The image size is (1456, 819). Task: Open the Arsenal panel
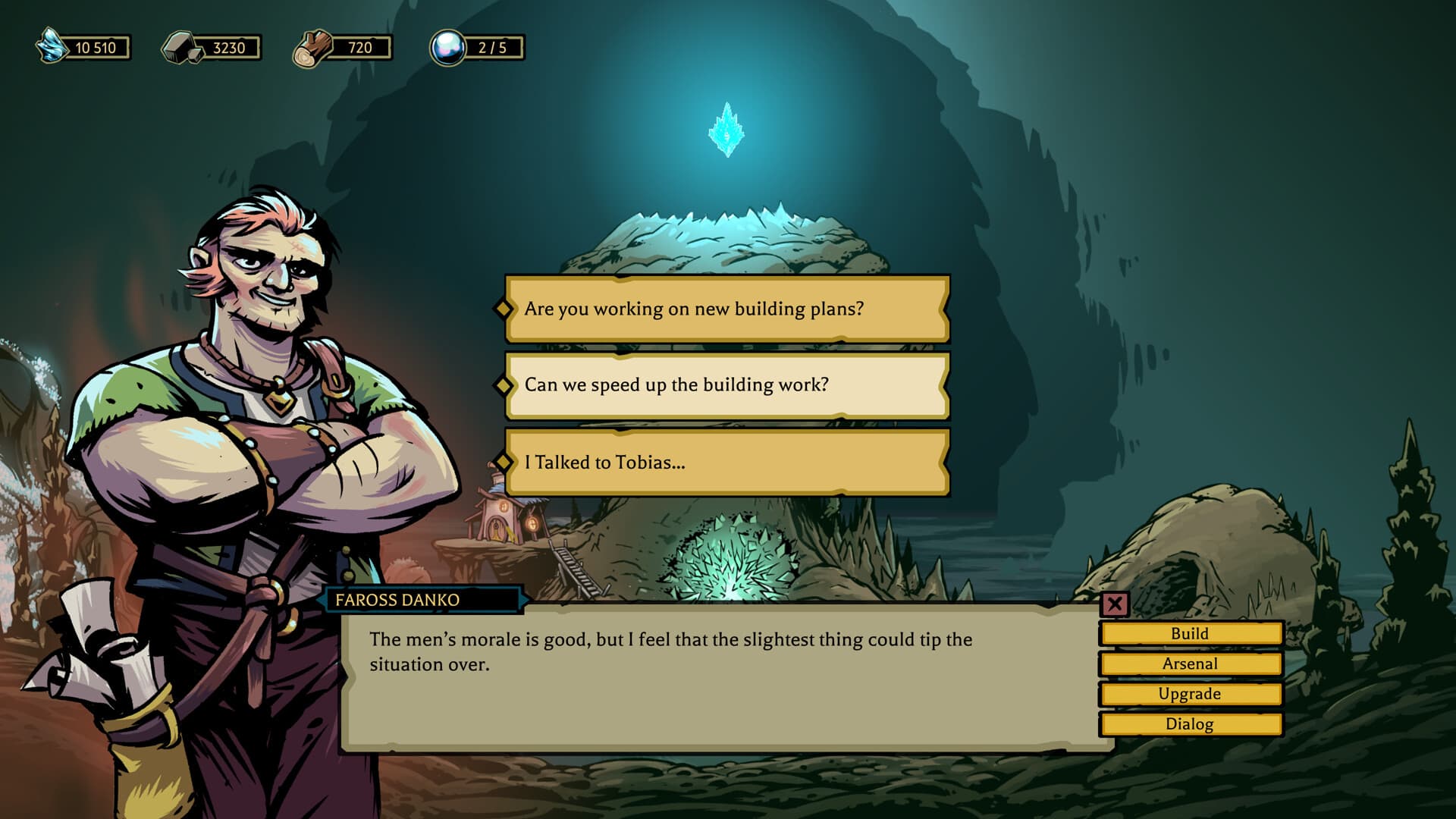tap(1189, 663)
